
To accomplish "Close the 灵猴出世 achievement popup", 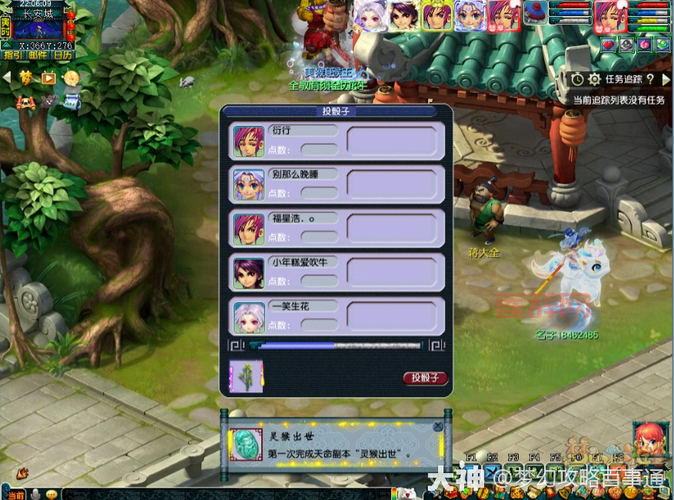I will point(438,427).
